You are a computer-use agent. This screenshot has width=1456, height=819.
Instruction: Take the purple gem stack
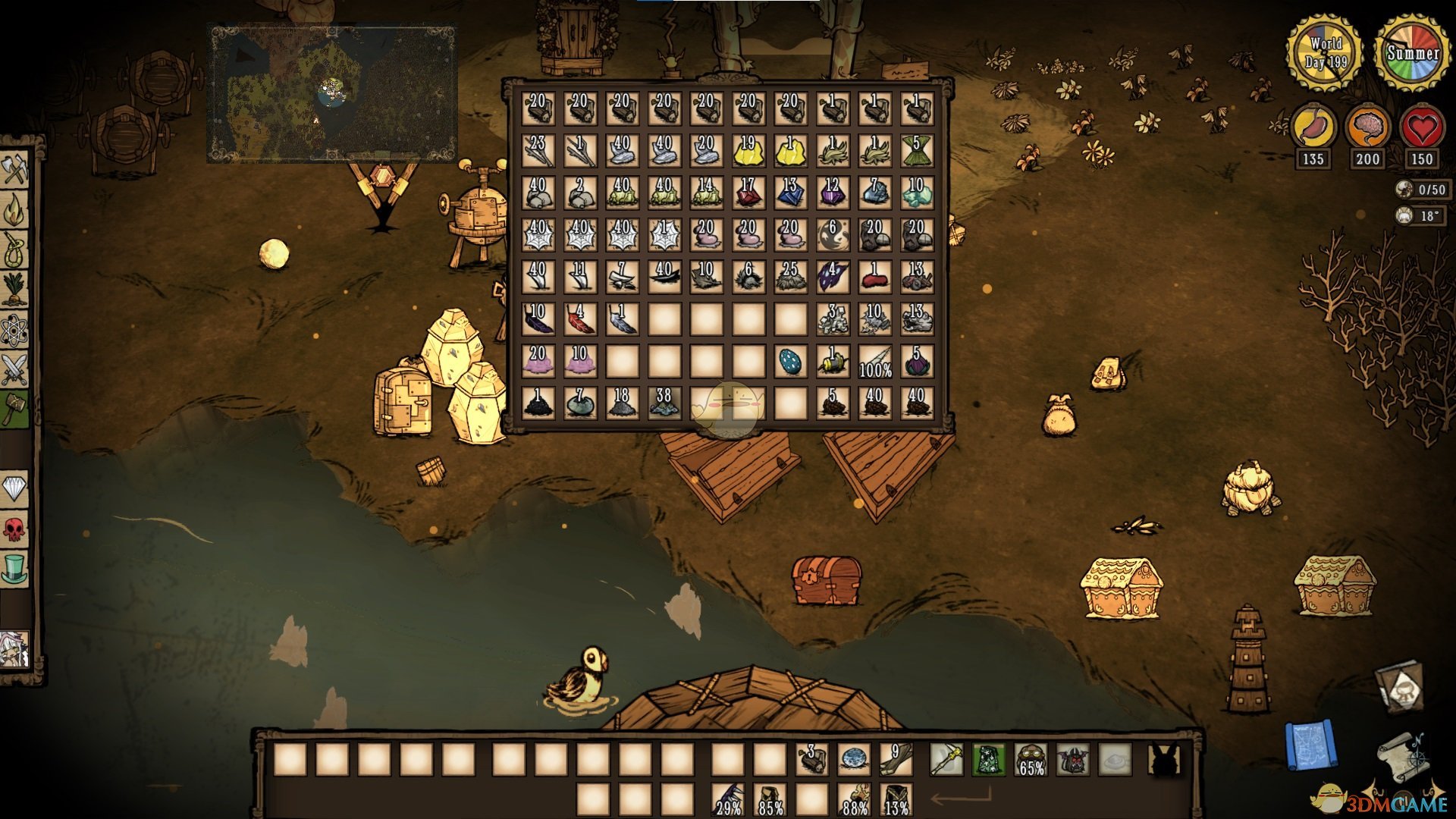coord(833,193)
